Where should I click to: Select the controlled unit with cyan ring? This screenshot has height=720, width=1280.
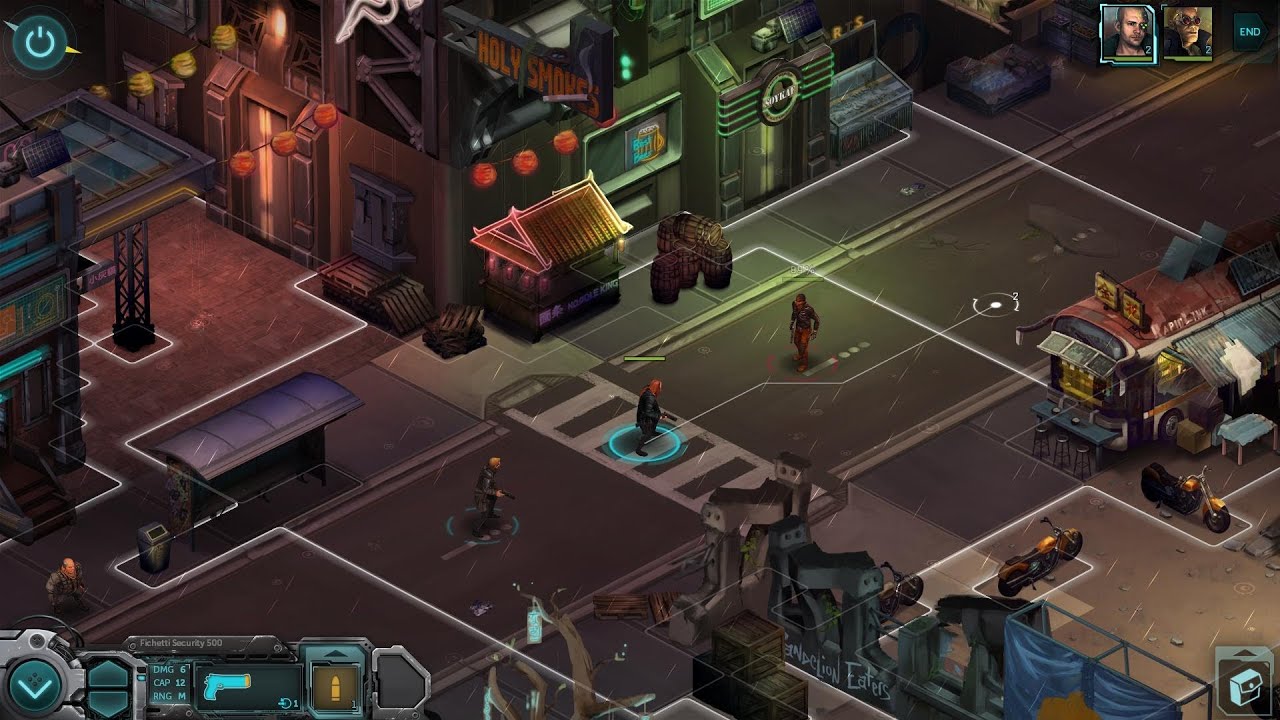646,425
